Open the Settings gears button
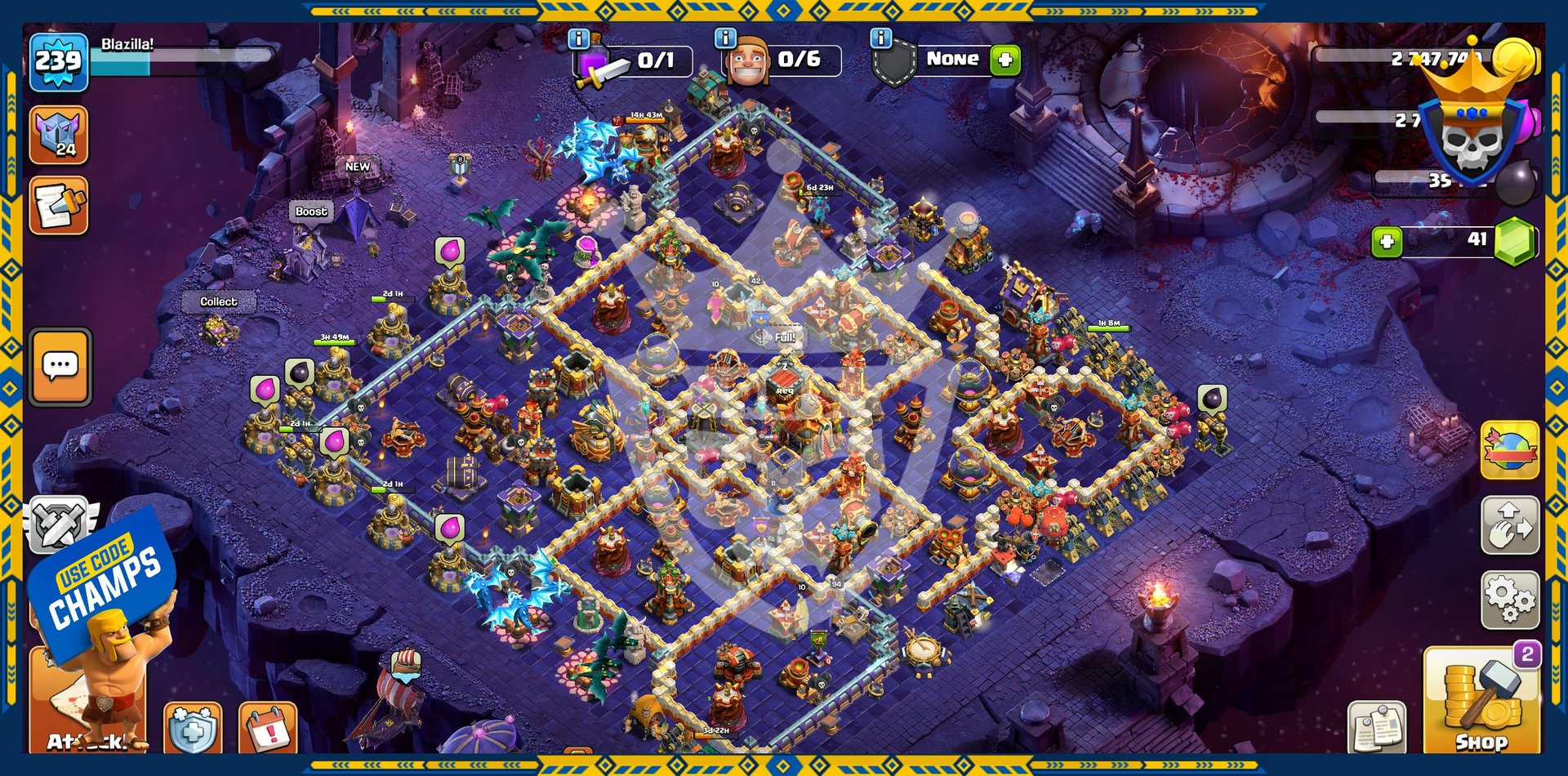 tap(1510, 600)
